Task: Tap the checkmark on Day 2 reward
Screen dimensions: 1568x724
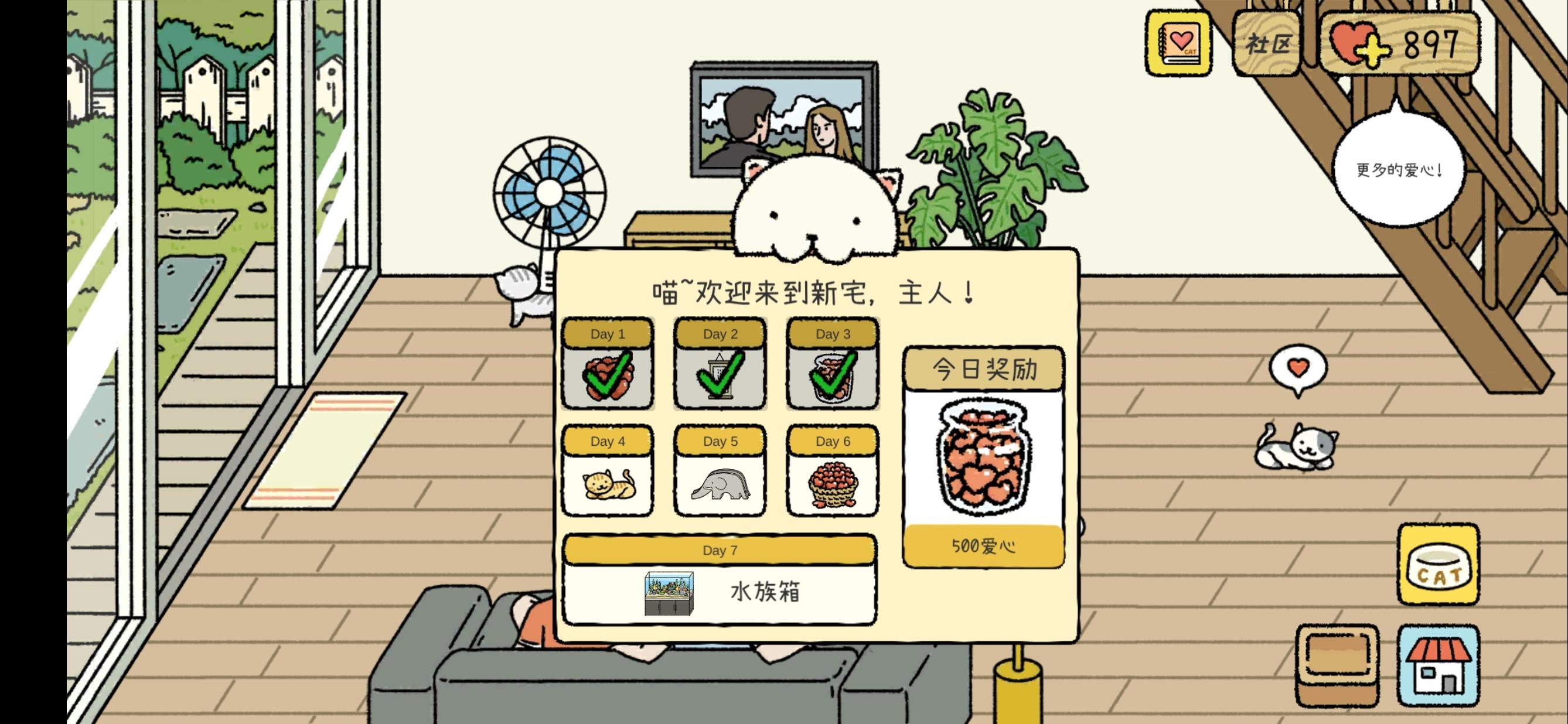Action: pos(720,374)
